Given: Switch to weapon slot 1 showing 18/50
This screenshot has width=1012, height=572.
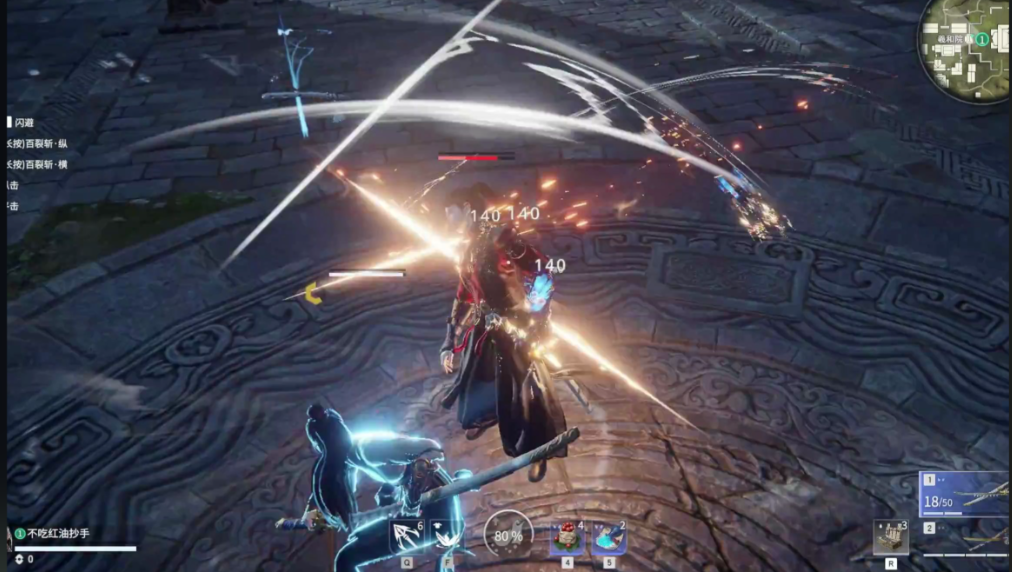Looking at the screenshot, I should point(964,494).
